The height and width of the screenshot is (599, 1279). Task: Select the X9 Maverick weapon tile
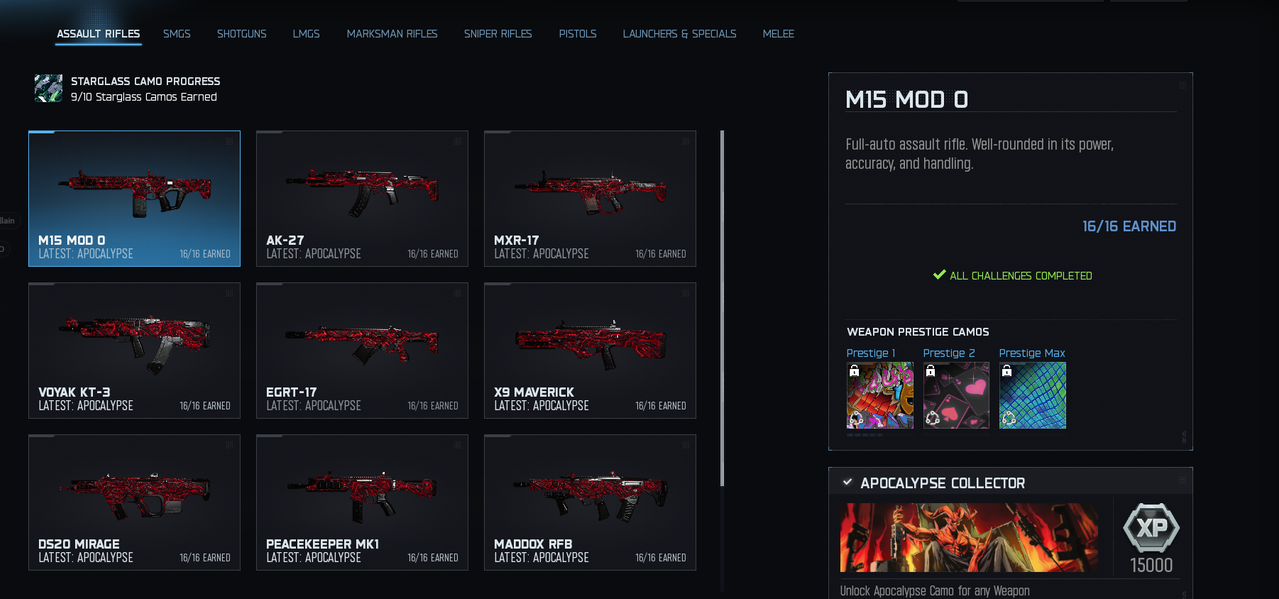[x=590, y=350]
